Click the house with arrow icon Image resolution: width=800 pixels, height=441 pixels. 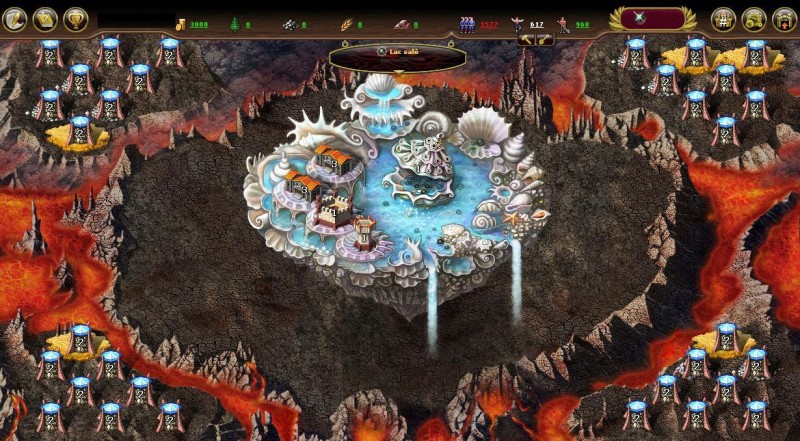coord(784,18)
